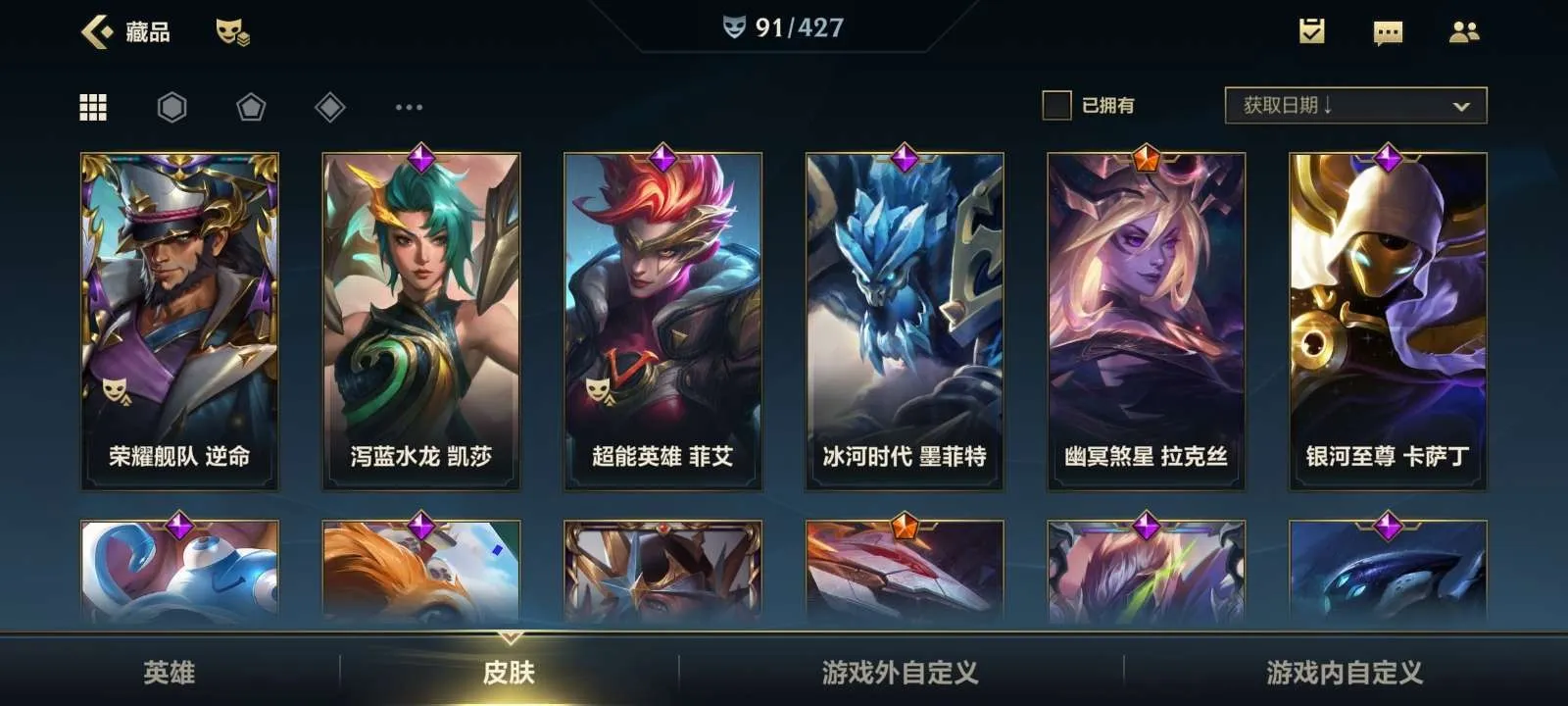
Task: Select the grid all-skins filter
Action: pyautogui.click(x=93, y=107)
